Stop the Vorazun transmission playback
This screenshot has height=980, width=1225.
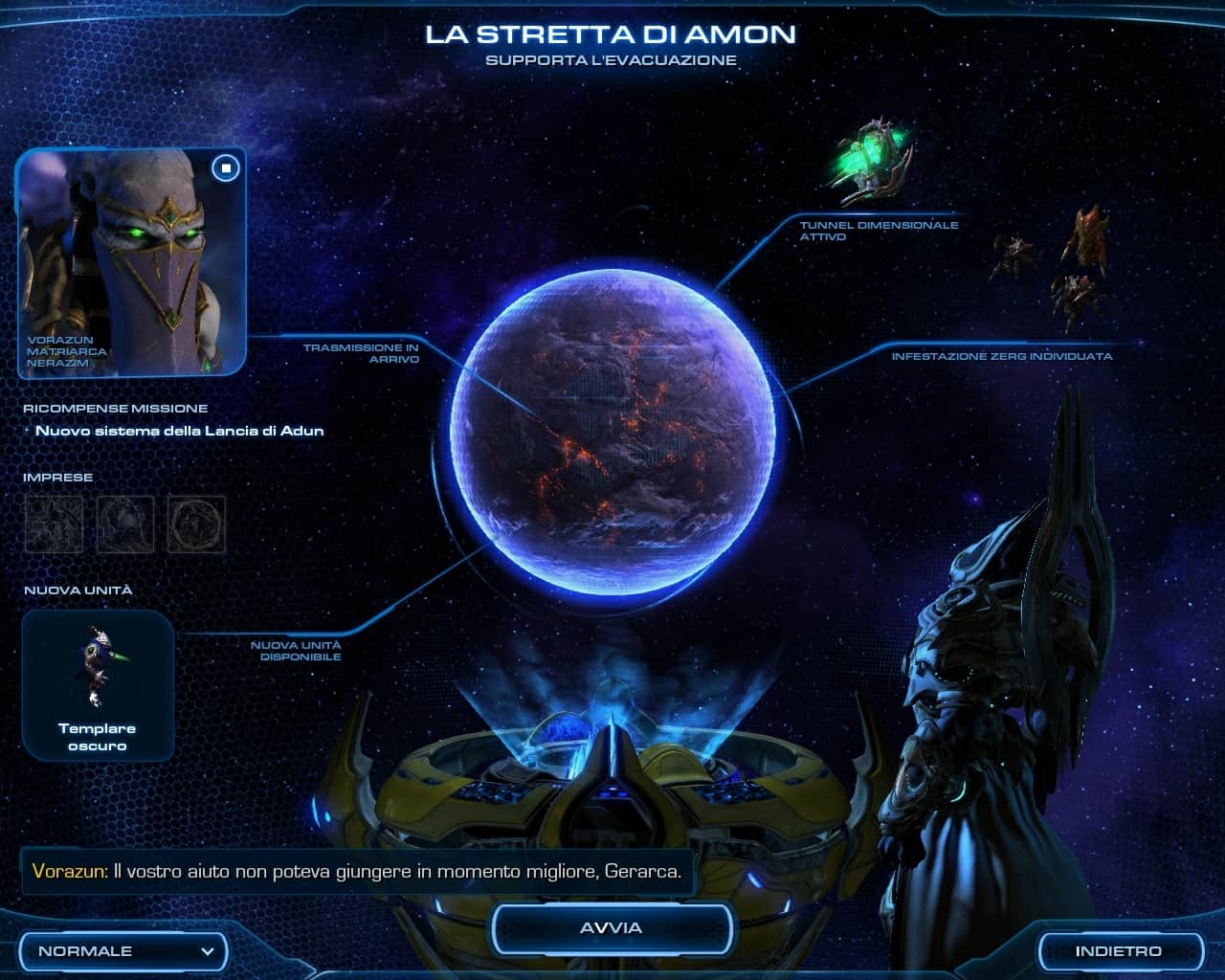point(226,168)
